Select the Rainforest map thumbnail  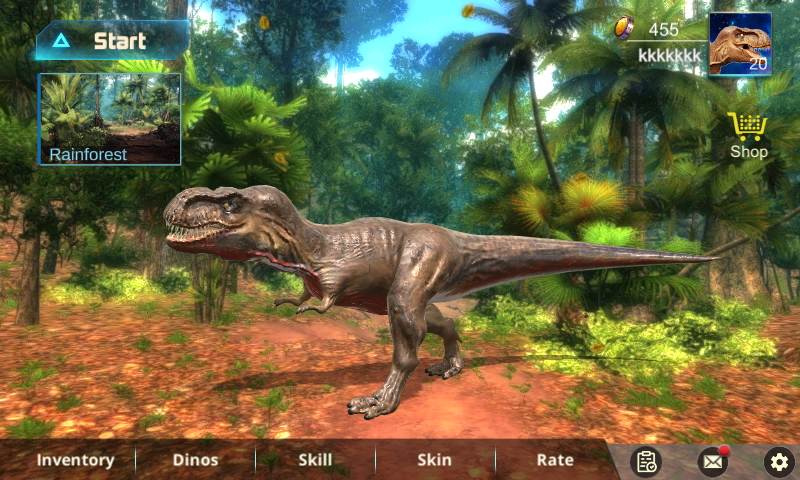(x=110, y=118)
